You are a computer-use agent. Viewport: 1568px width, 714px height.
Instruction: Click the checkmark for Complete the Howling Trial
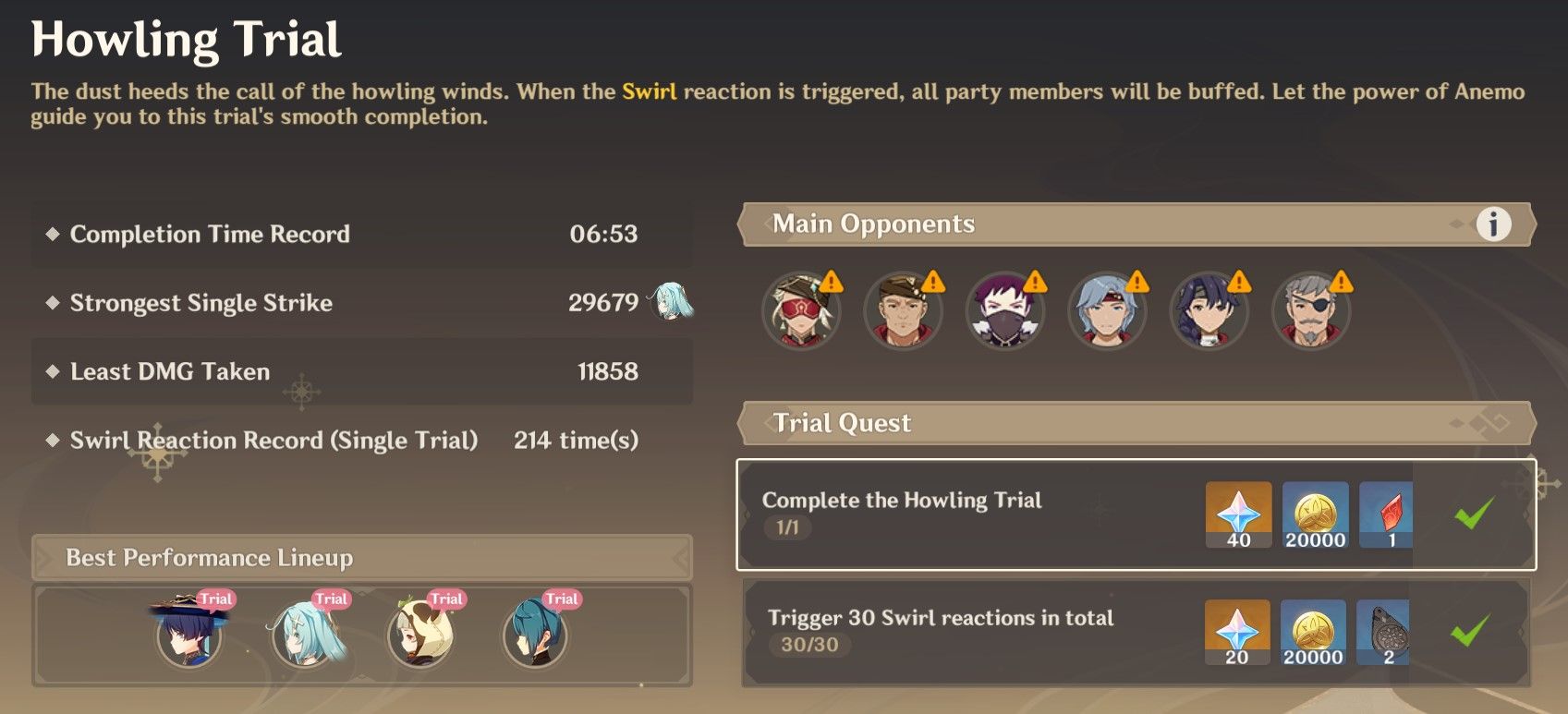1476,511
